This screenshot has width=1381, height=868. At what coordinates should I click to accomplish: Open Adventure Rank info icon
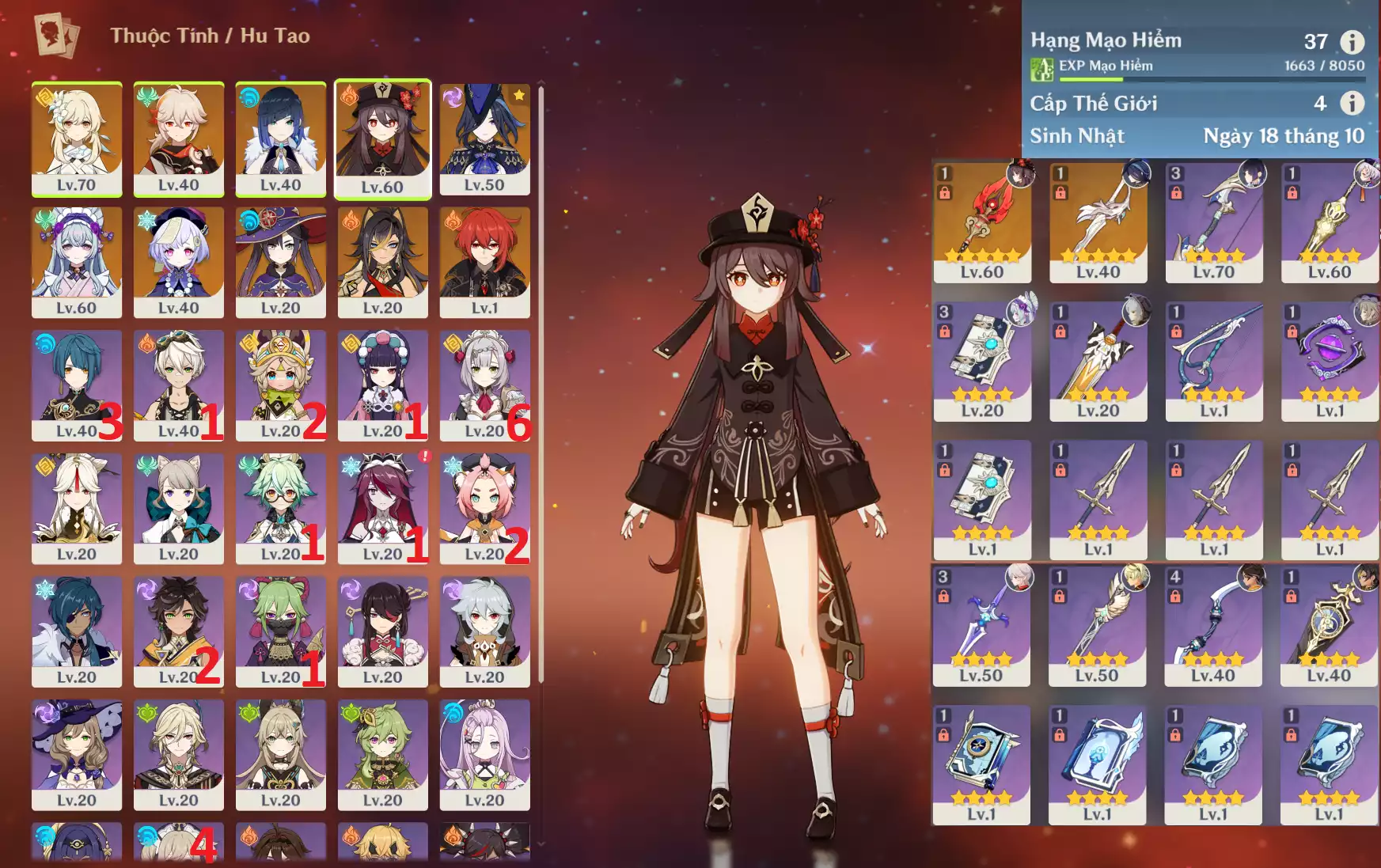tap(1352, 42)
